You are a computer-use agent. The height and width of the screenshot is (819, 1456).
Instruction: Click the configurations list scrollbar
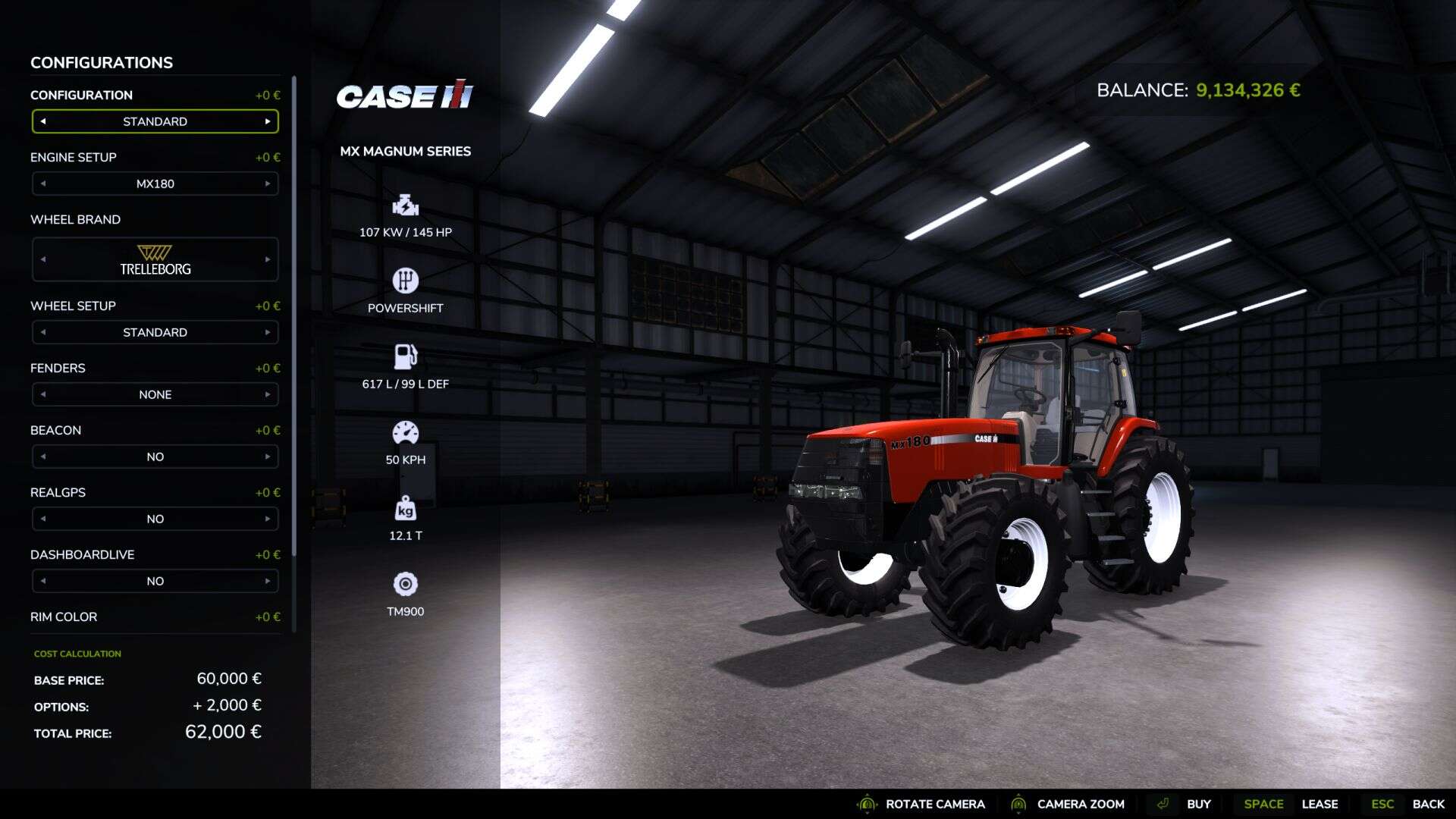click(293, 318)
